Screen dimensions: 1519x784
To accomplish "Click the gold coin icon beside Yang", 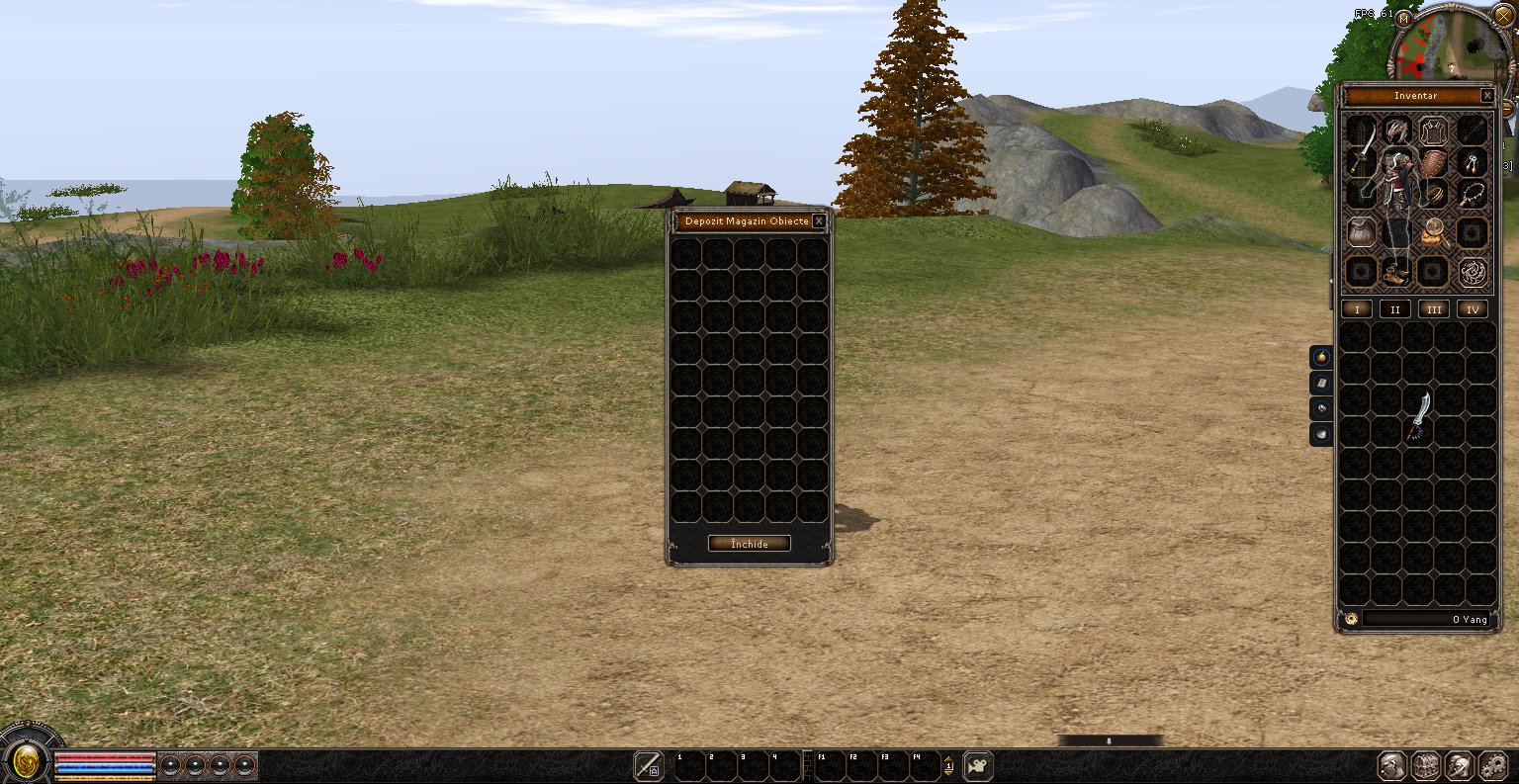I will pos(1351,619).
